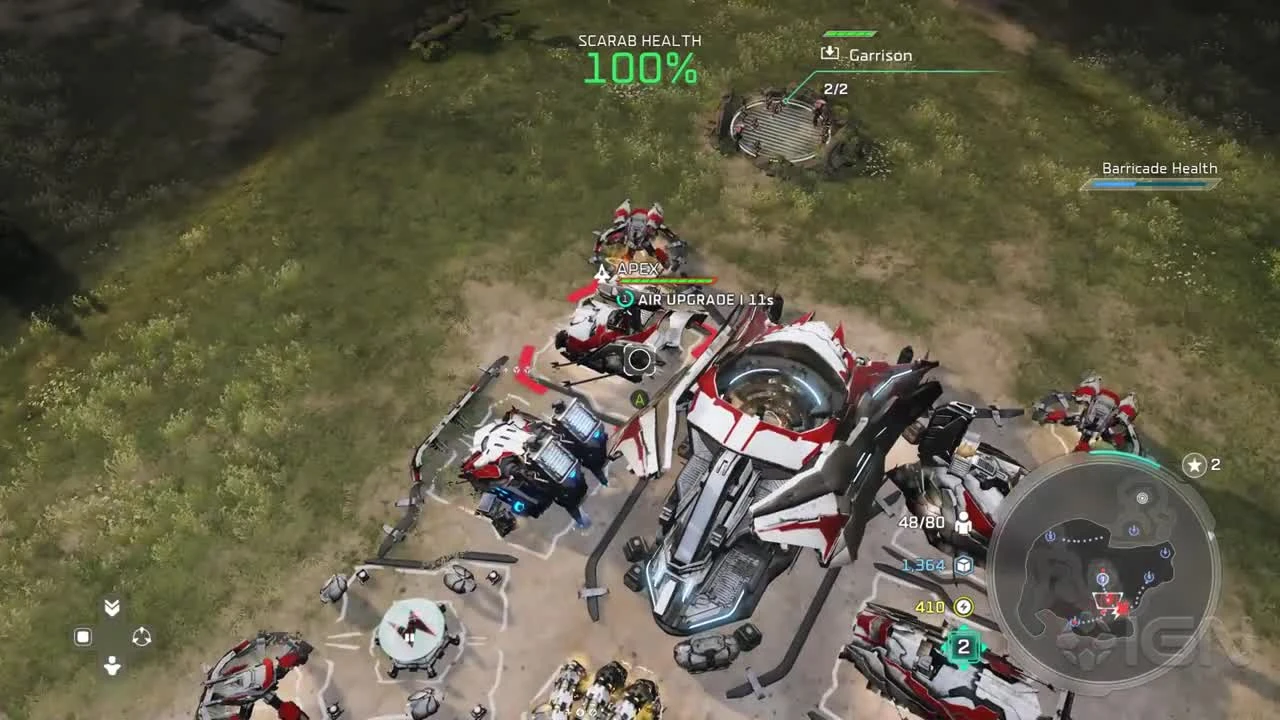Click the Barricade Health label
This screenshot has height=720, width=1280.
1158,168
